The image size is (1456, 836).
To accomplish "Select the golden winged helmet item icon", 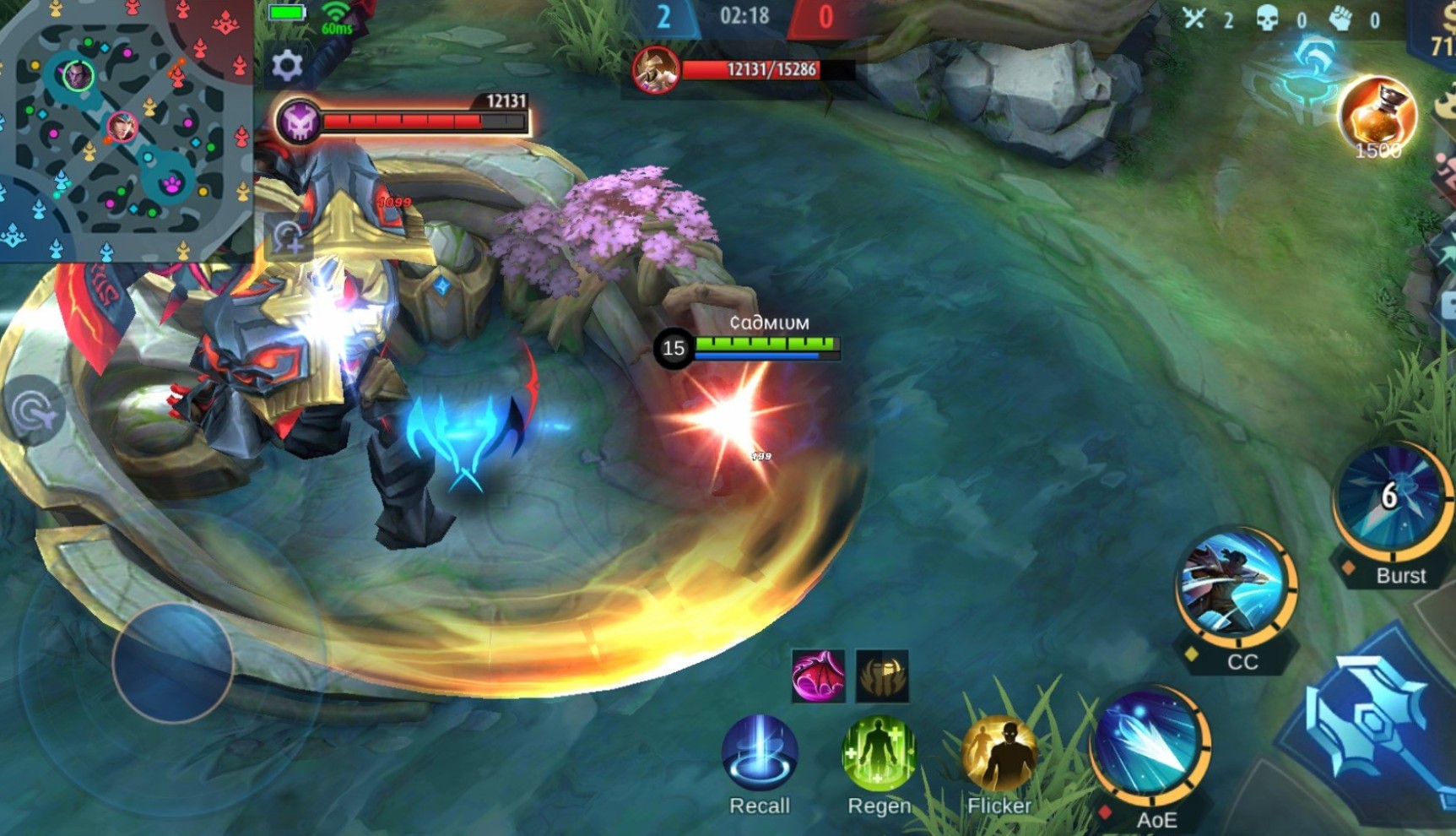I will tap(882, 676).
